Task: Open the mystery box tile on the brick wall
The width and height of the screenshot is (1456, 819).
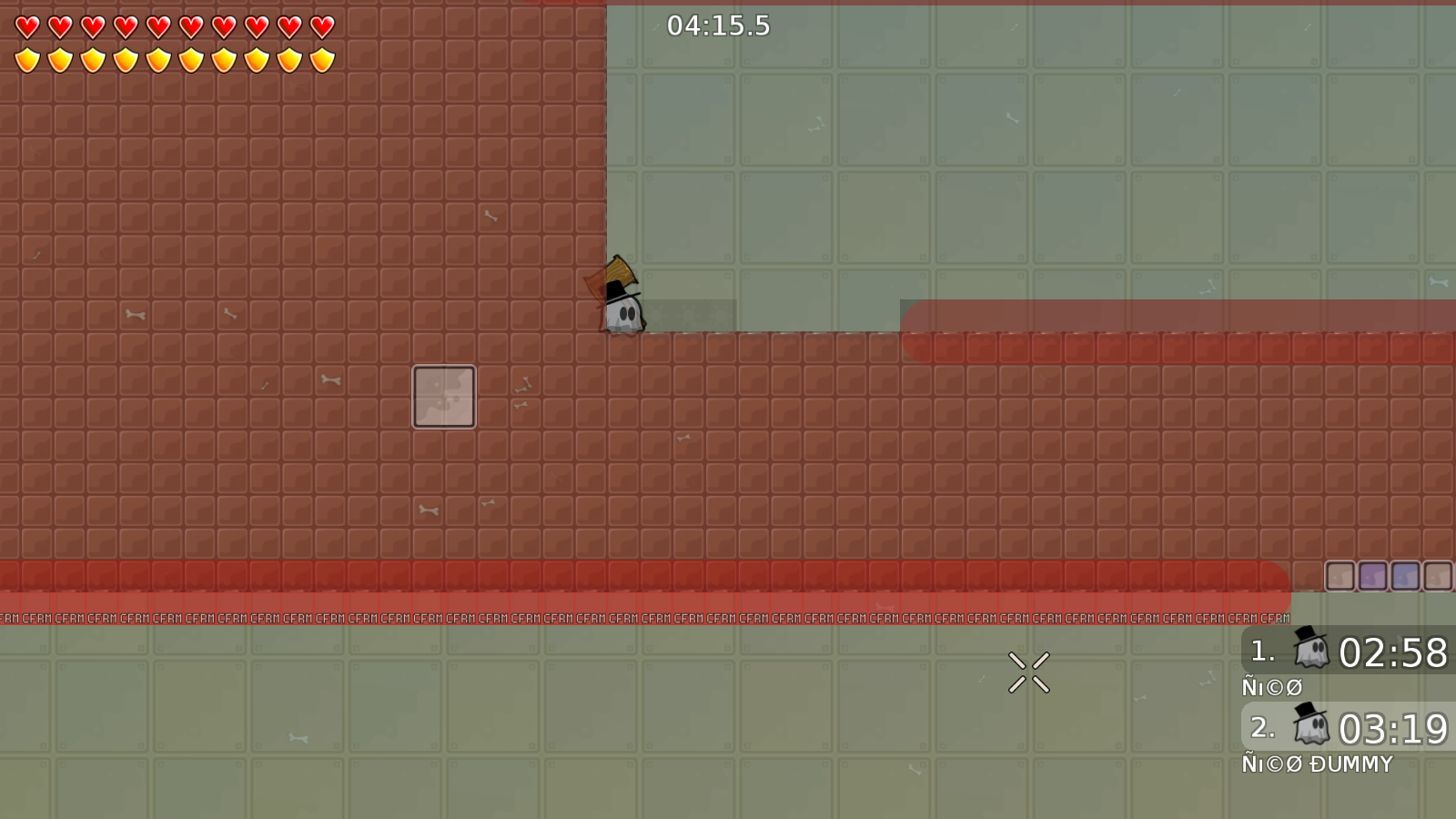Action: point(443,396)
